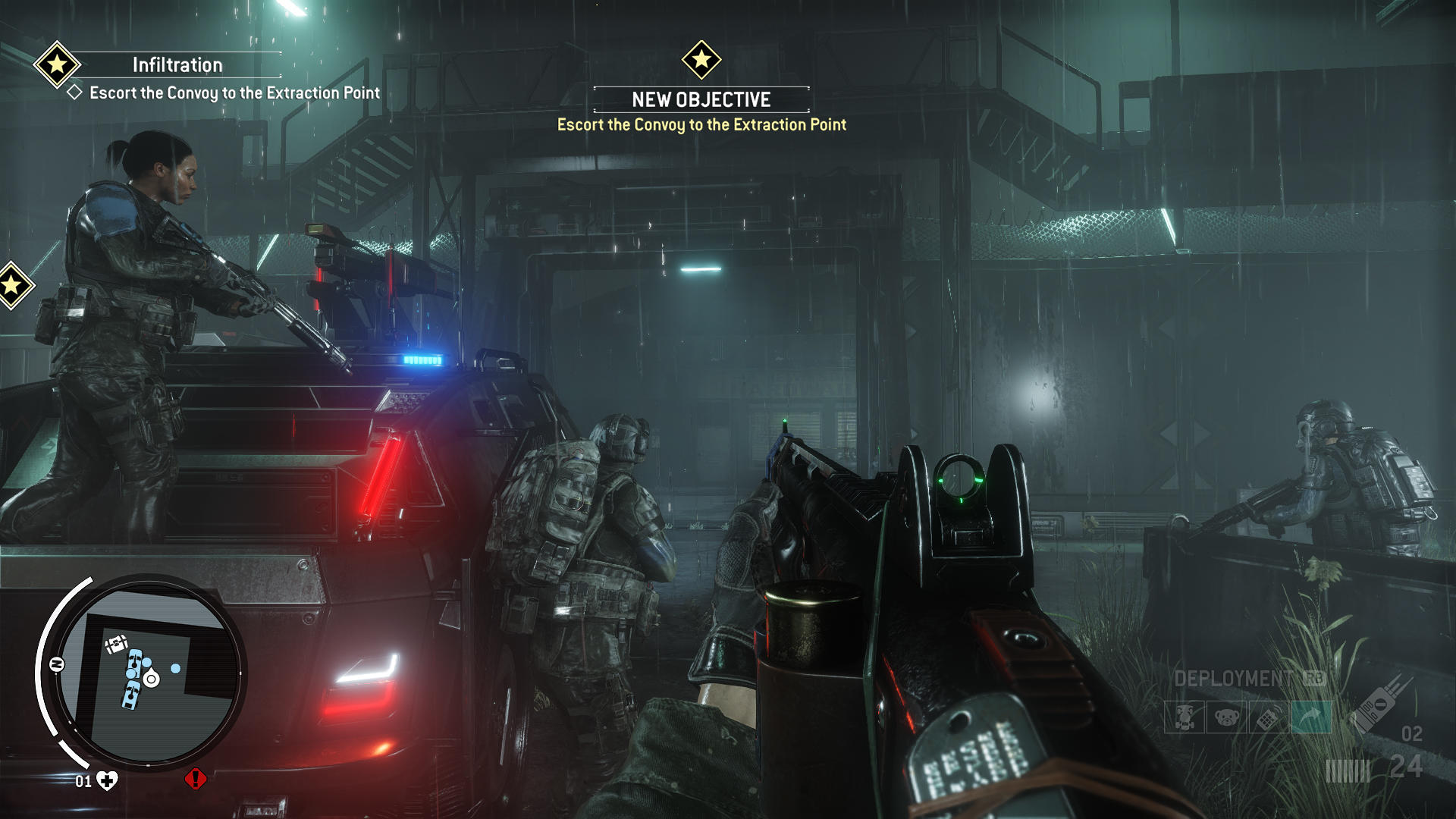The height and width of the screenshot is (819, 1456).
Task: Click the supply crate icon inside the minimap
Action: (x=117, y=644)
